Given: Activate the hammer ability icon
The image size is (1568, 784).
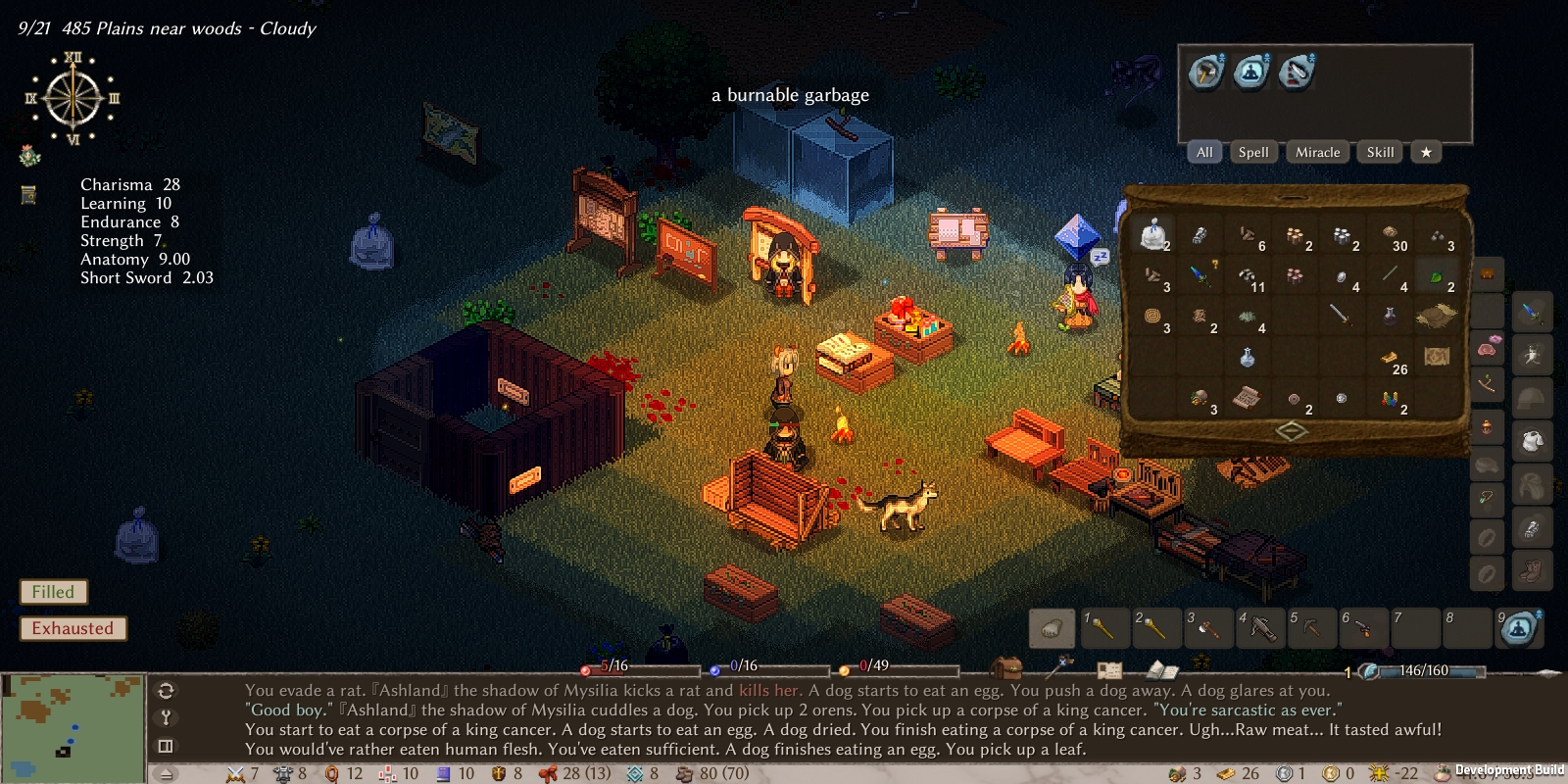Looking at the screenshot, I should tap(1204, 72).
